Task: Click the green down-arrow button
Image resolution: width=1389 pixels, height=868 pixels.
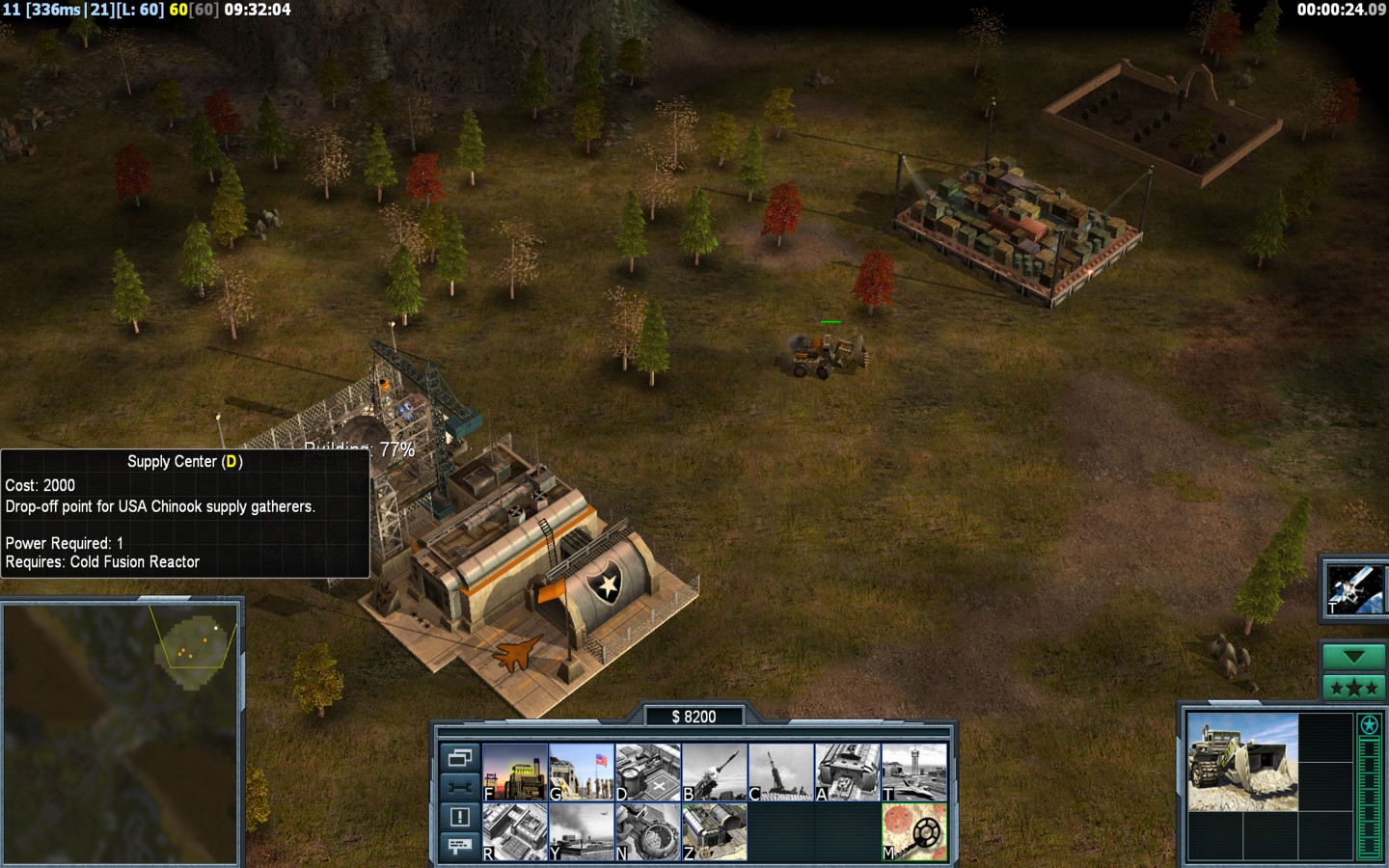Action: click(x=1353, y=657)
